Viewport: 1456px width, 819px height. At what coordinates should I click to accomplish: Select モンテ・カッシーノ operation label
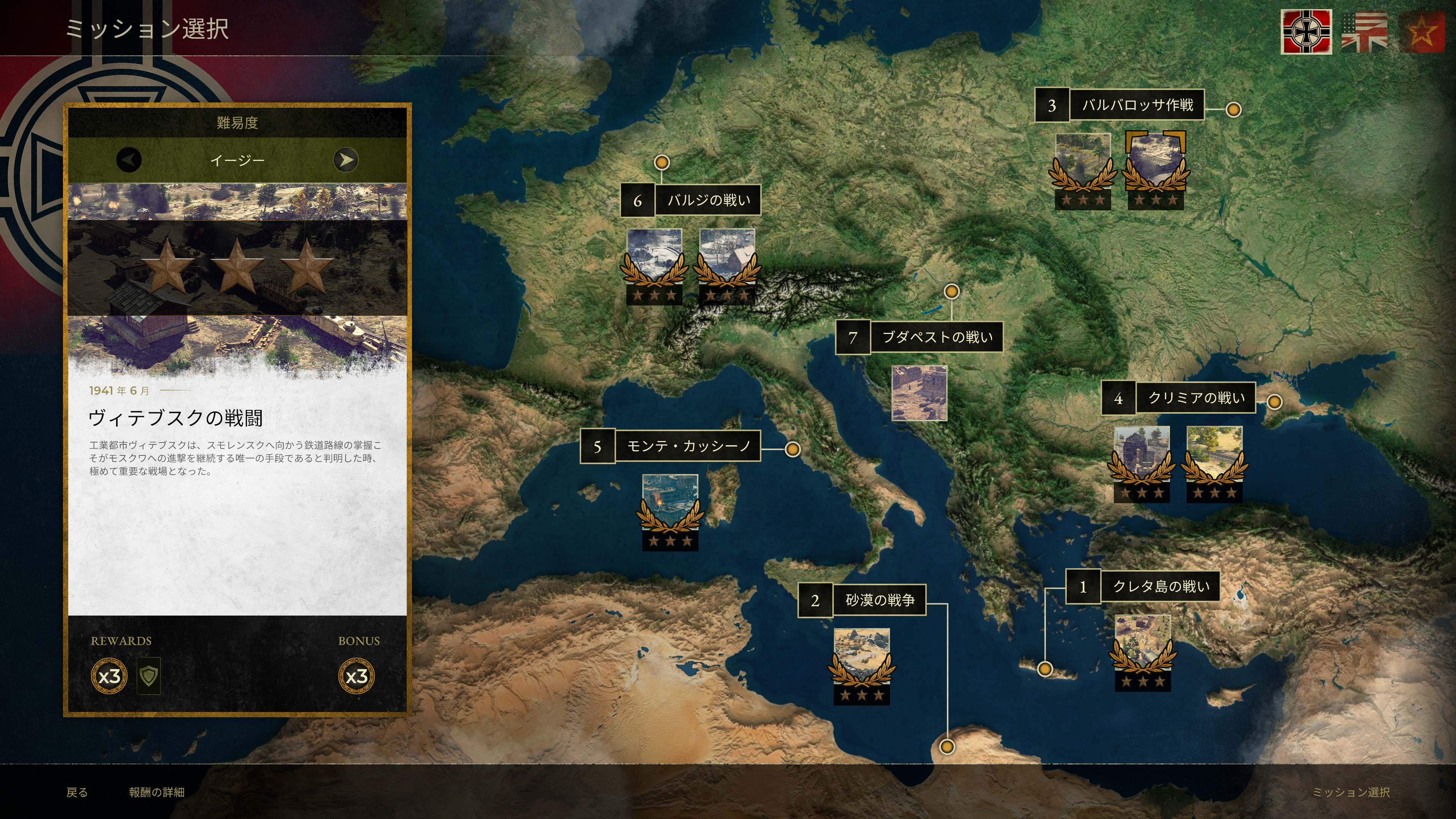[687, 446]
